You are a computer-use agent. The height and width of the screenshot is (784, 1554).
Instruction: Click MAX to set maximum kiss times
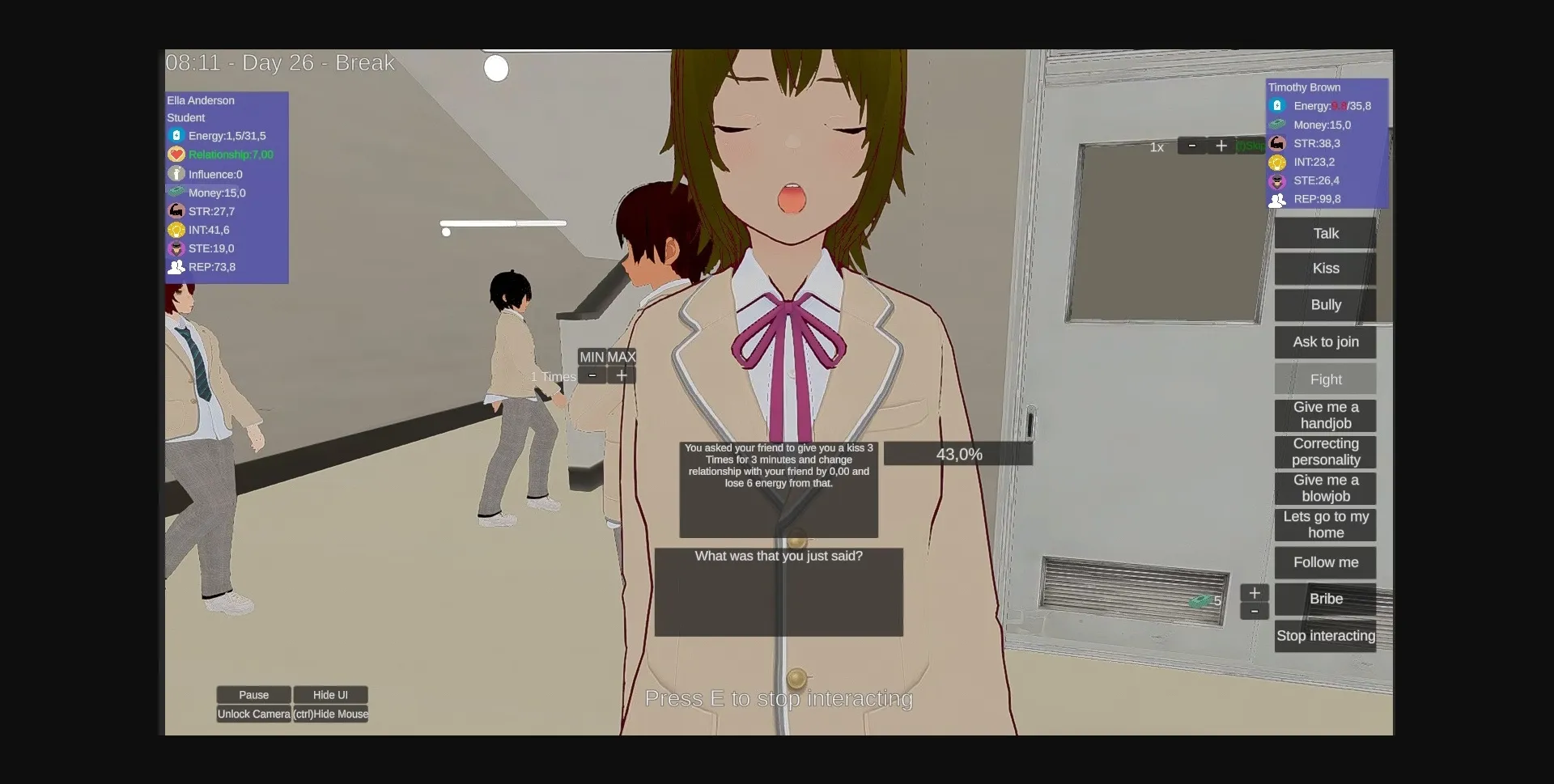pos(622,356)
